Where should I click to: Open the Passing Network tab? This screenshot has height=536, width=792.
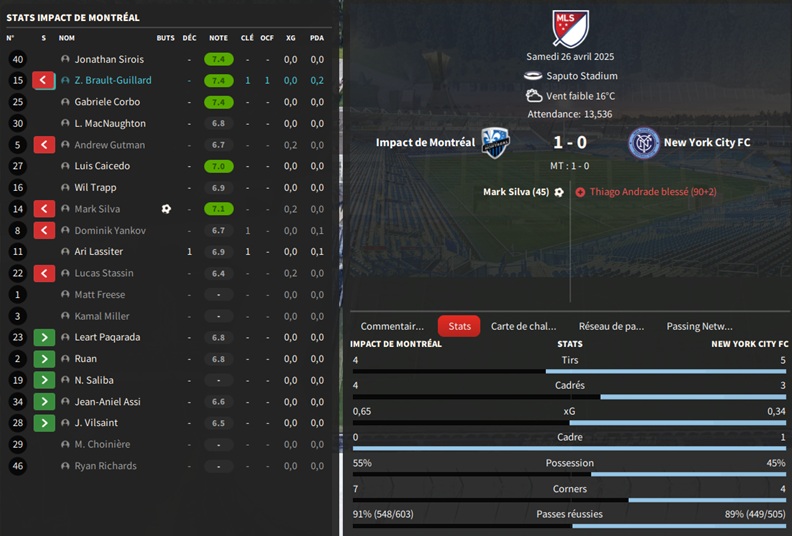click(x=699, y=326)
